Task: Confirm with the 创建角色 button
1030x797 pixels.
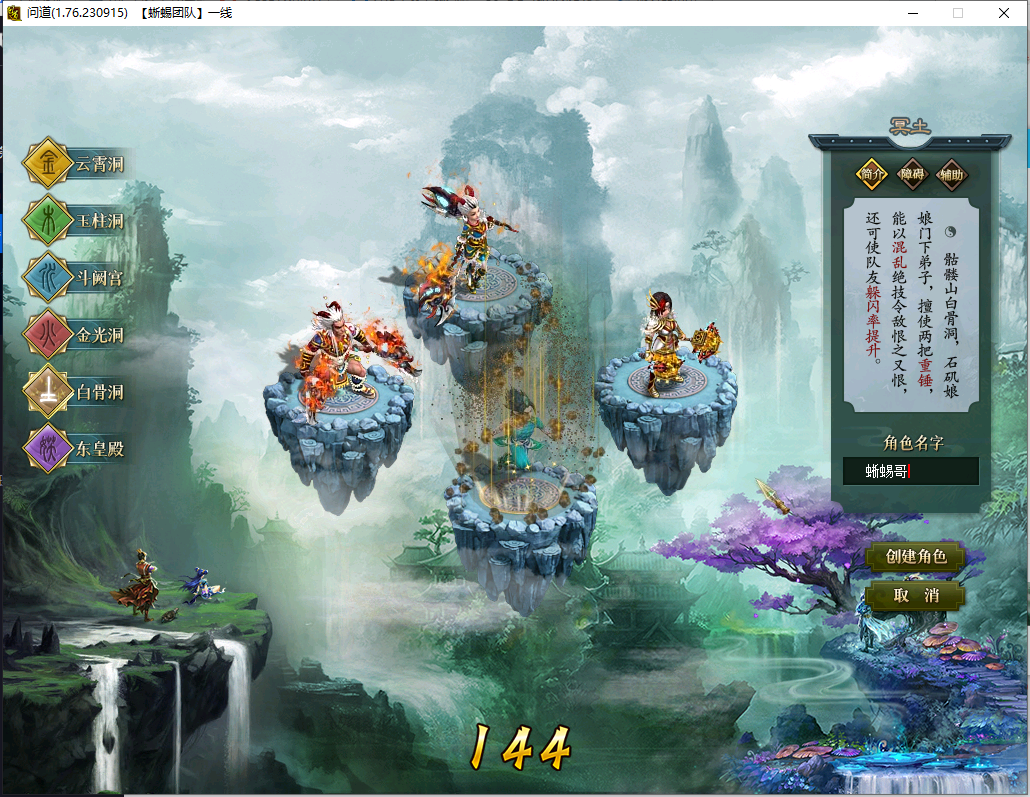Action: (x=915, y=557)
